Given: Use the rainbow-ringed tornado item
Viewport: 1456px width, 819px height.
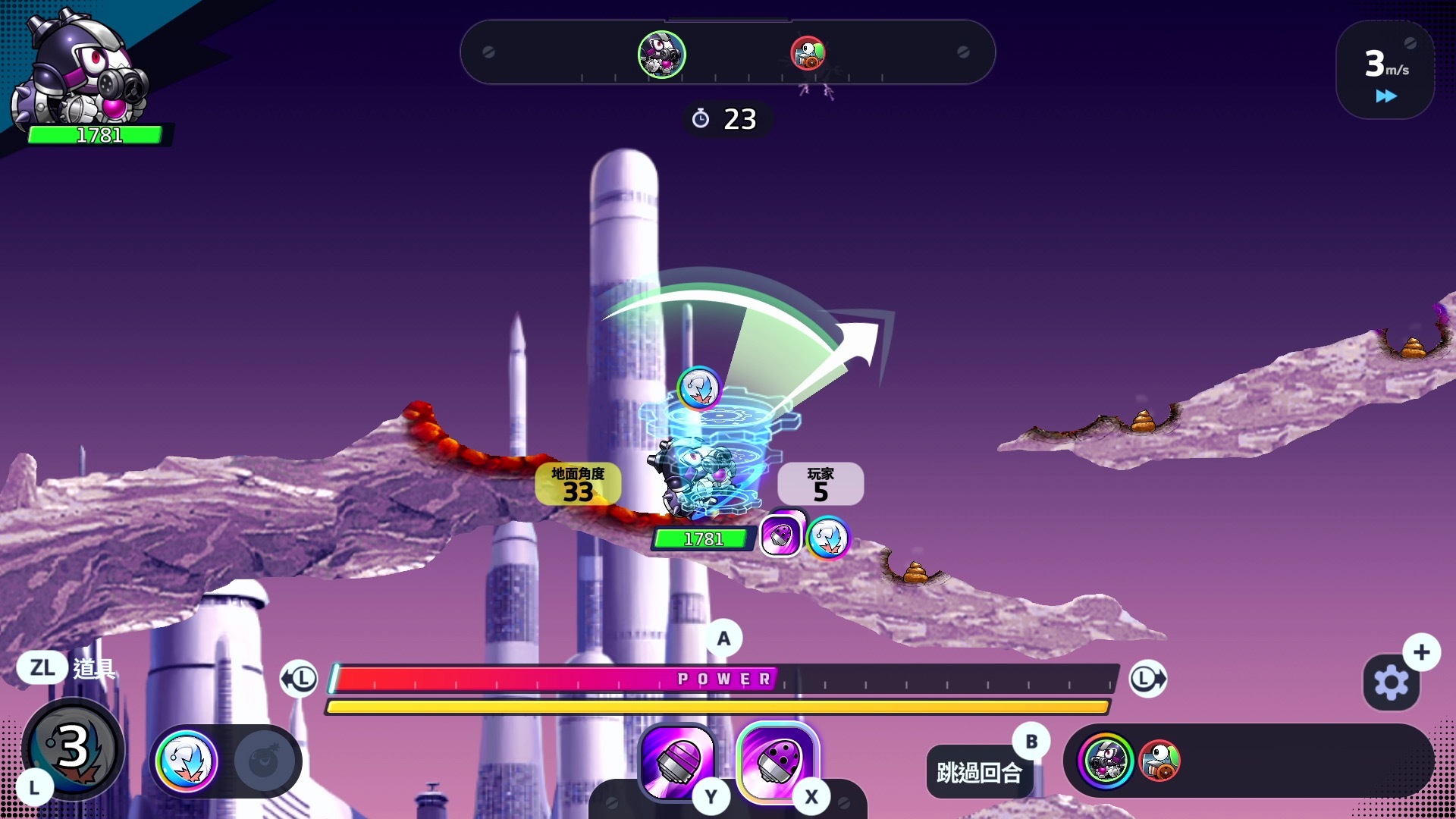Looking at the screenshot, I should pyautogui.click(x=187, y=761).
